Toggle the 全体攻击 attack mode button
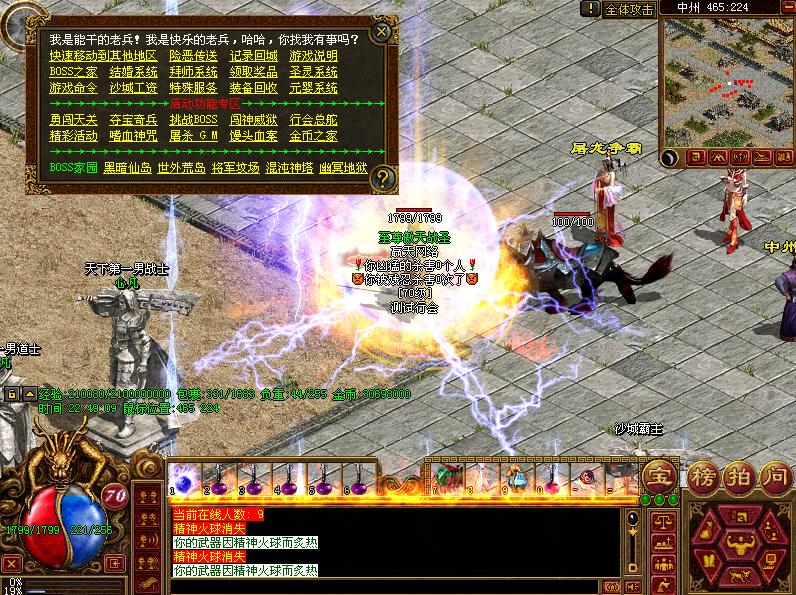This screenshot has width=796, height=595. click(629, 9)
